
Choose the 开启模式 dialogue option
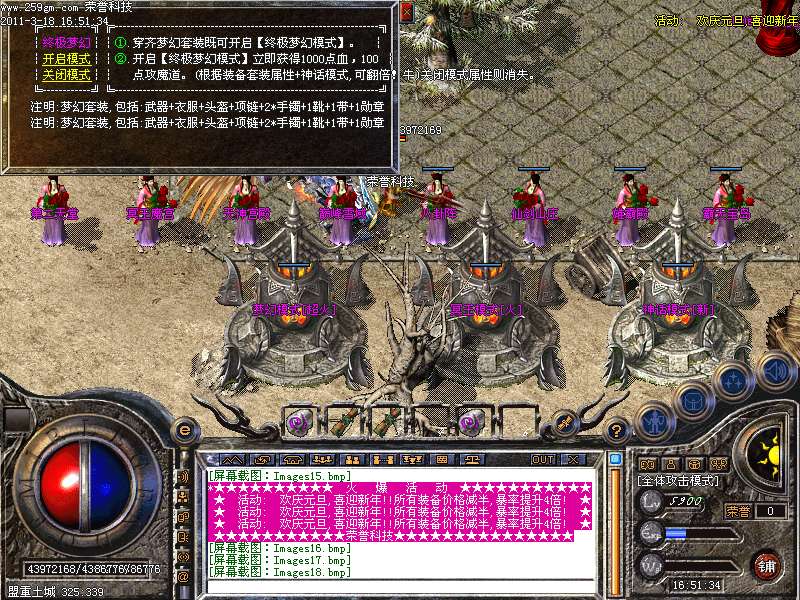pos(66,59)
